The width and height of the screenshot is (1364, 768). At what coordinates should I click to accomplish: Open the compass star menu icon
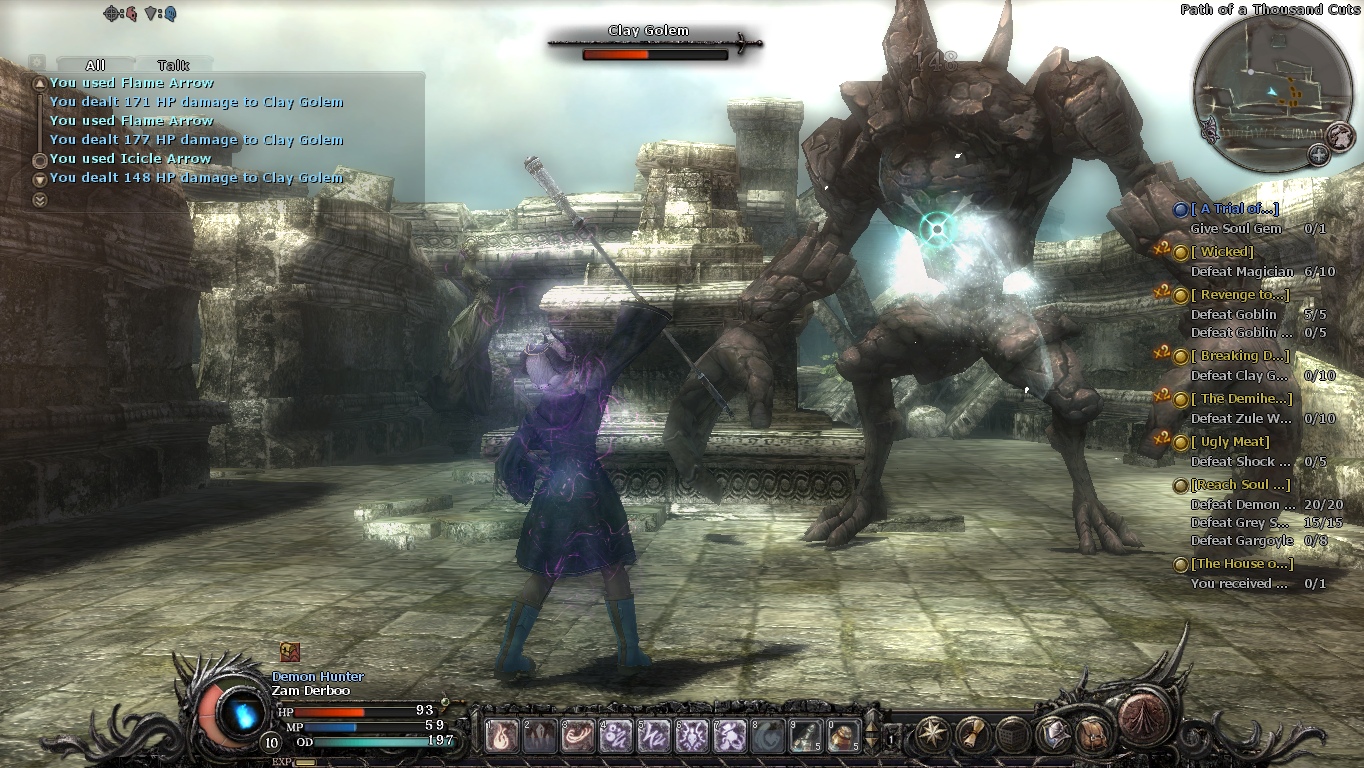pos(933,734)
